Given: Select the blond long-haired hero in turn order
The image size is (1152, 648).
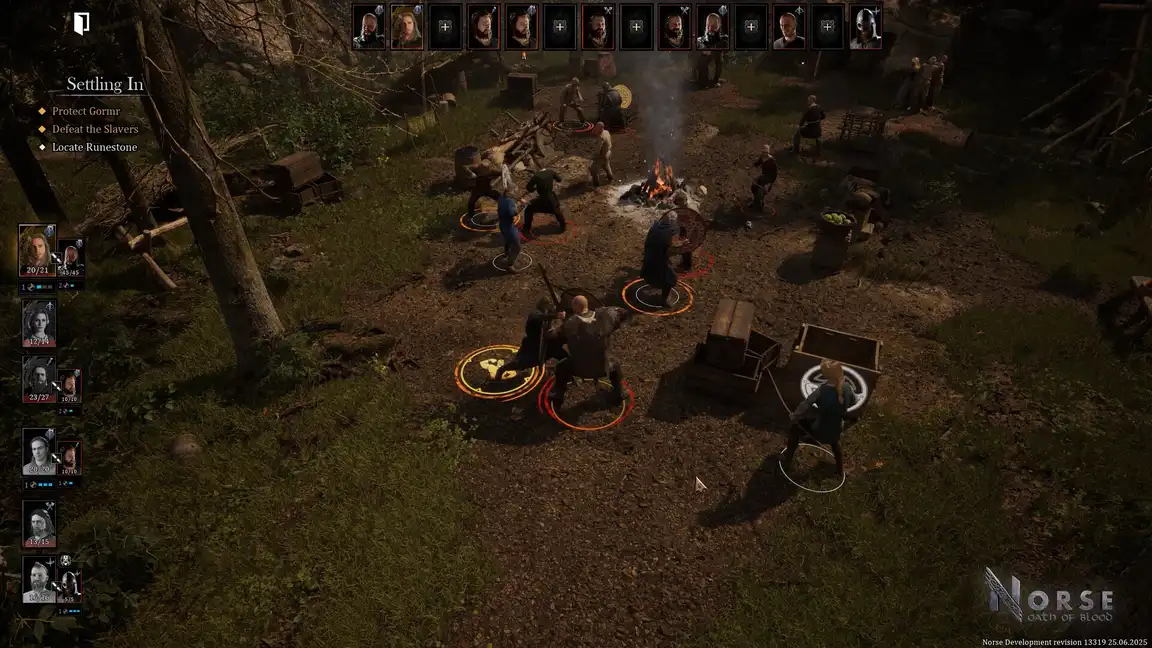Looking at the screenshot, I should 406,27.
